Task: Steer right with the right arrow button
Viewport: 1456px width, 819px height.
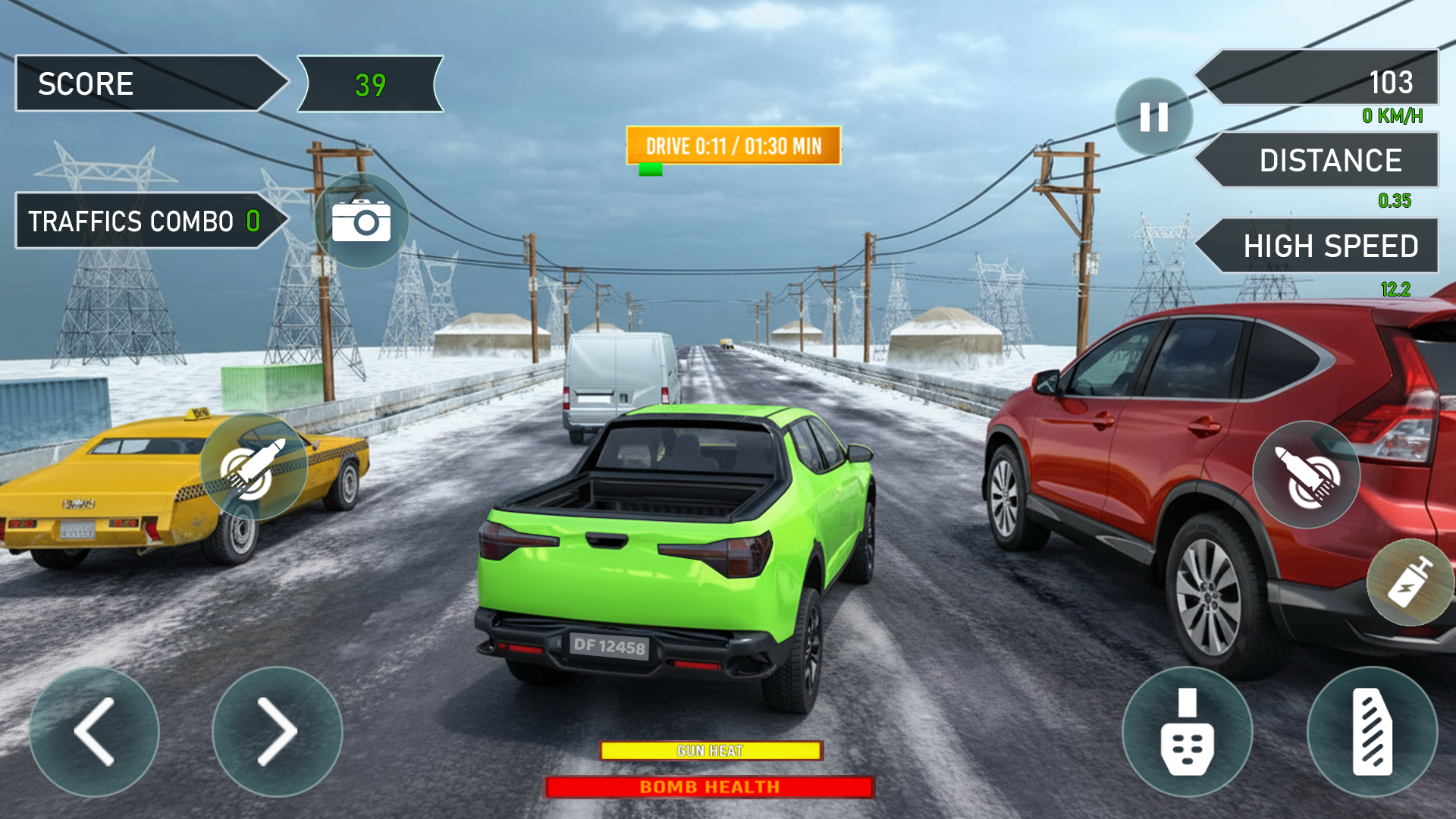Action: [278, 732]
